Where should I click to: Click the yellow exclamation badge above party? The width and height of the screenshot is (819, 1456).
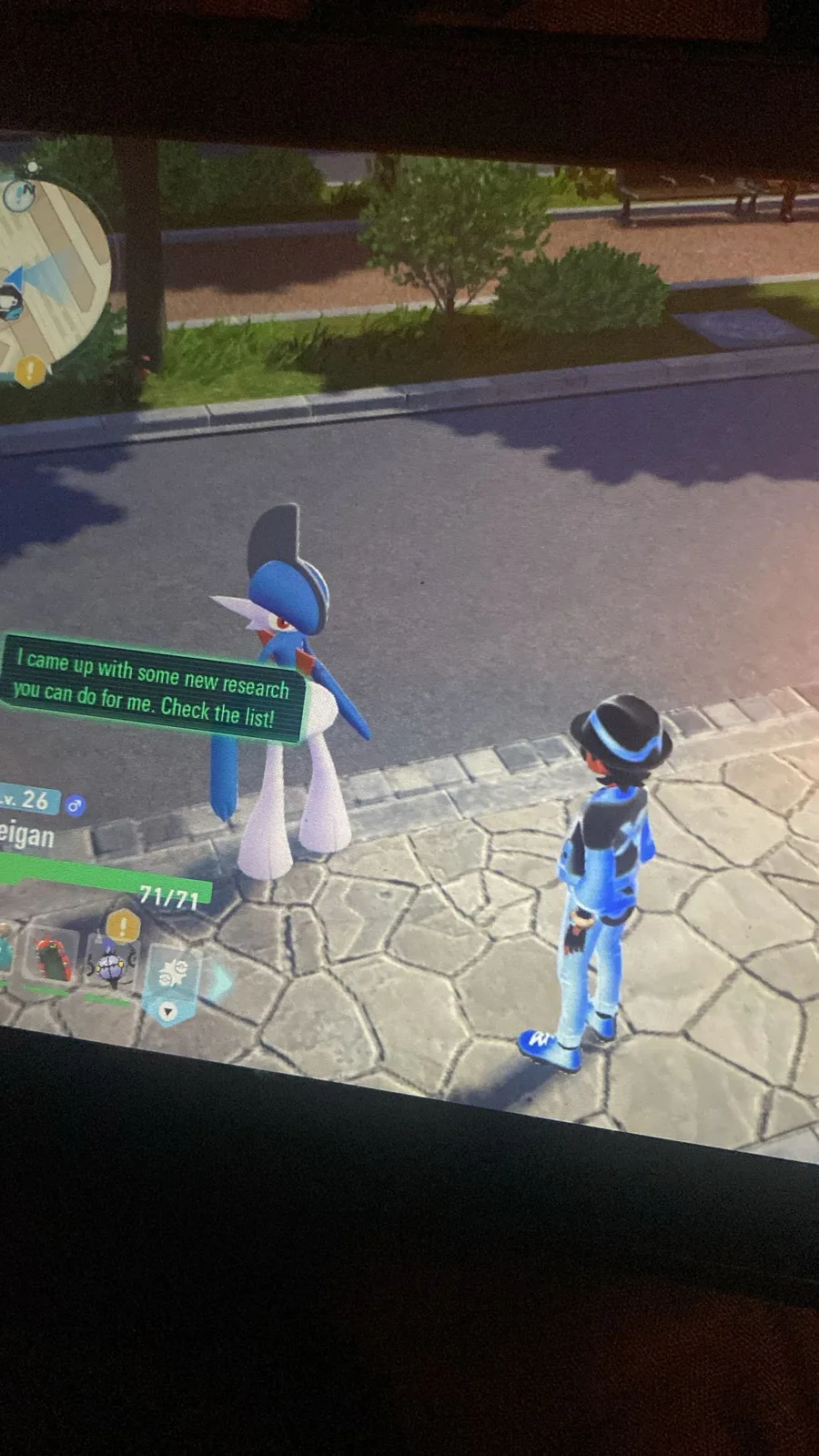coord(123,926)
